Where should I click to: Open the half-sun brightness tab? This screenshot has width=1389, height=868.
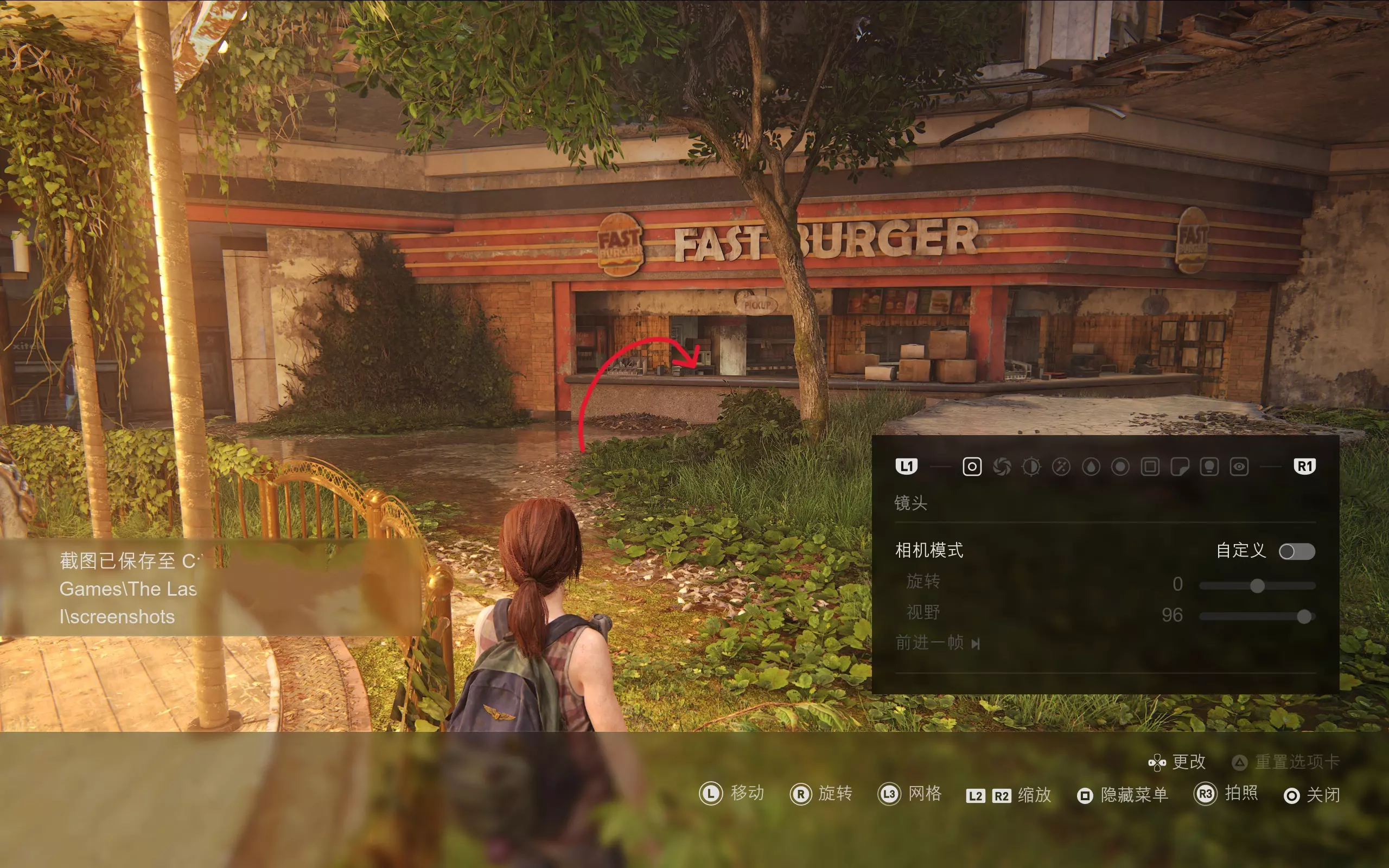[x=1031, y=467]
